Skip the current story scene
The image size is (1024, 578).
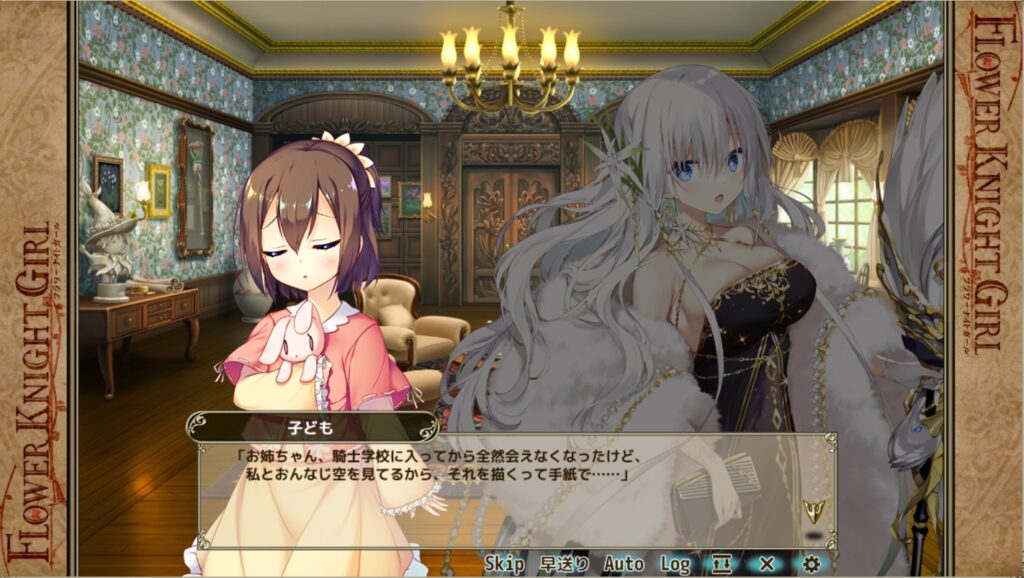point(505,564)
